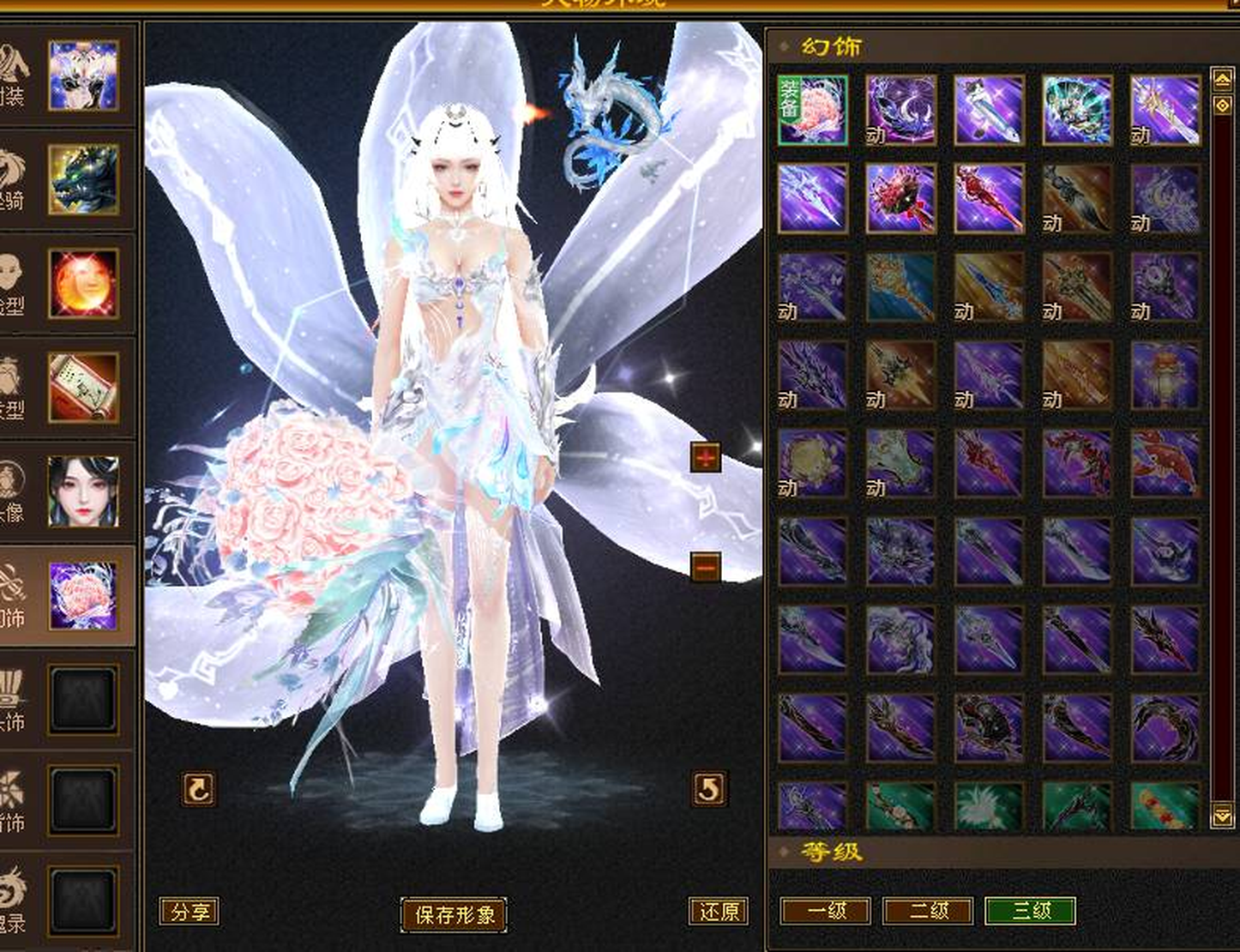Pick the crescent moon accessory icon
The image size is (1240, 952).
(900, 110)
